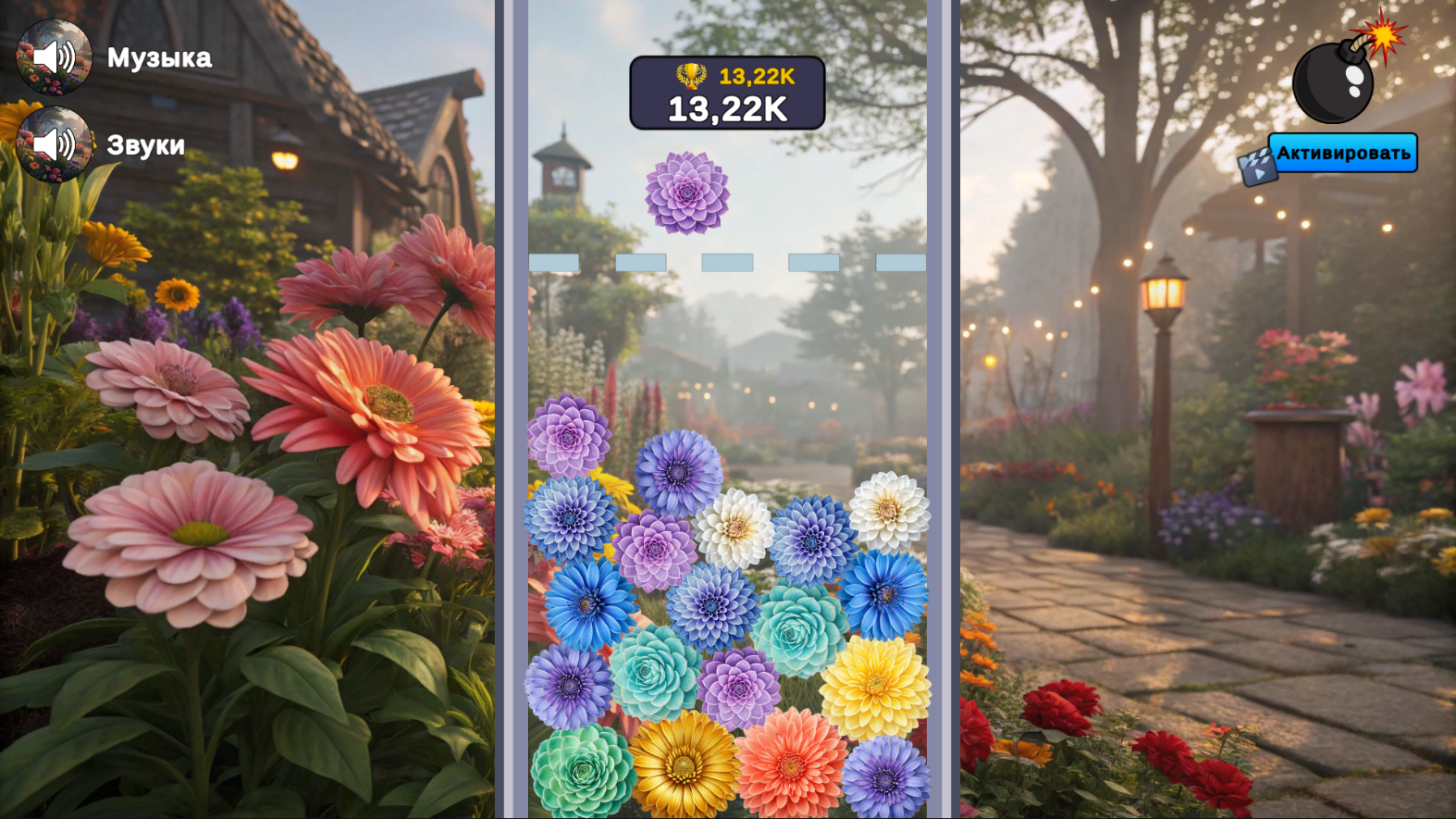Click the white 13,22K score display
Screen dimensions: 1456x819
pos(727,109)
